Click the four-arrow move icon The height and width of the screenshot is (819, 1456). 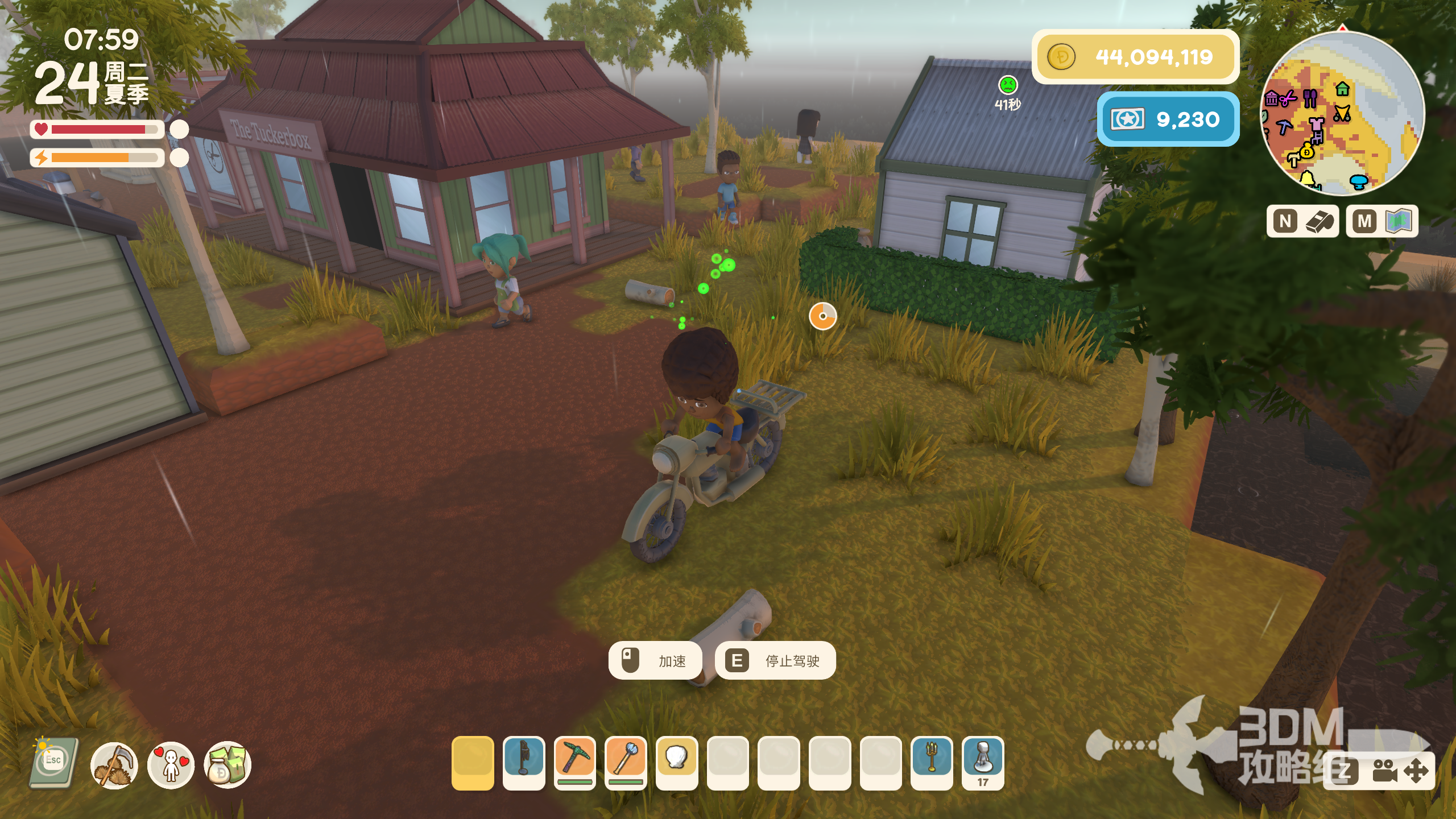point(1416,771)
